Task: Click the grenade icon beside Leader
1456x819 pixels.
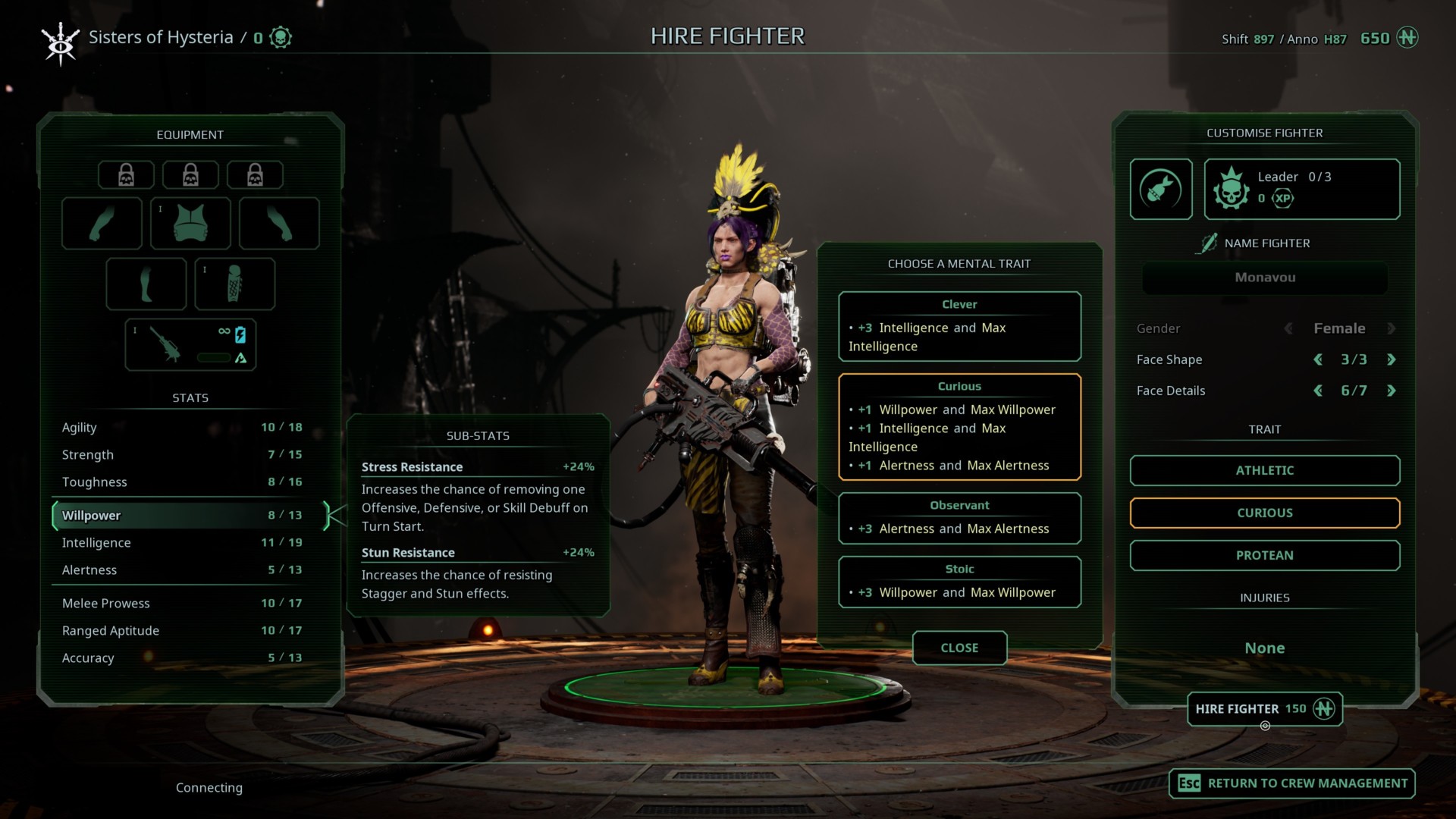Action: (1161, 189)
